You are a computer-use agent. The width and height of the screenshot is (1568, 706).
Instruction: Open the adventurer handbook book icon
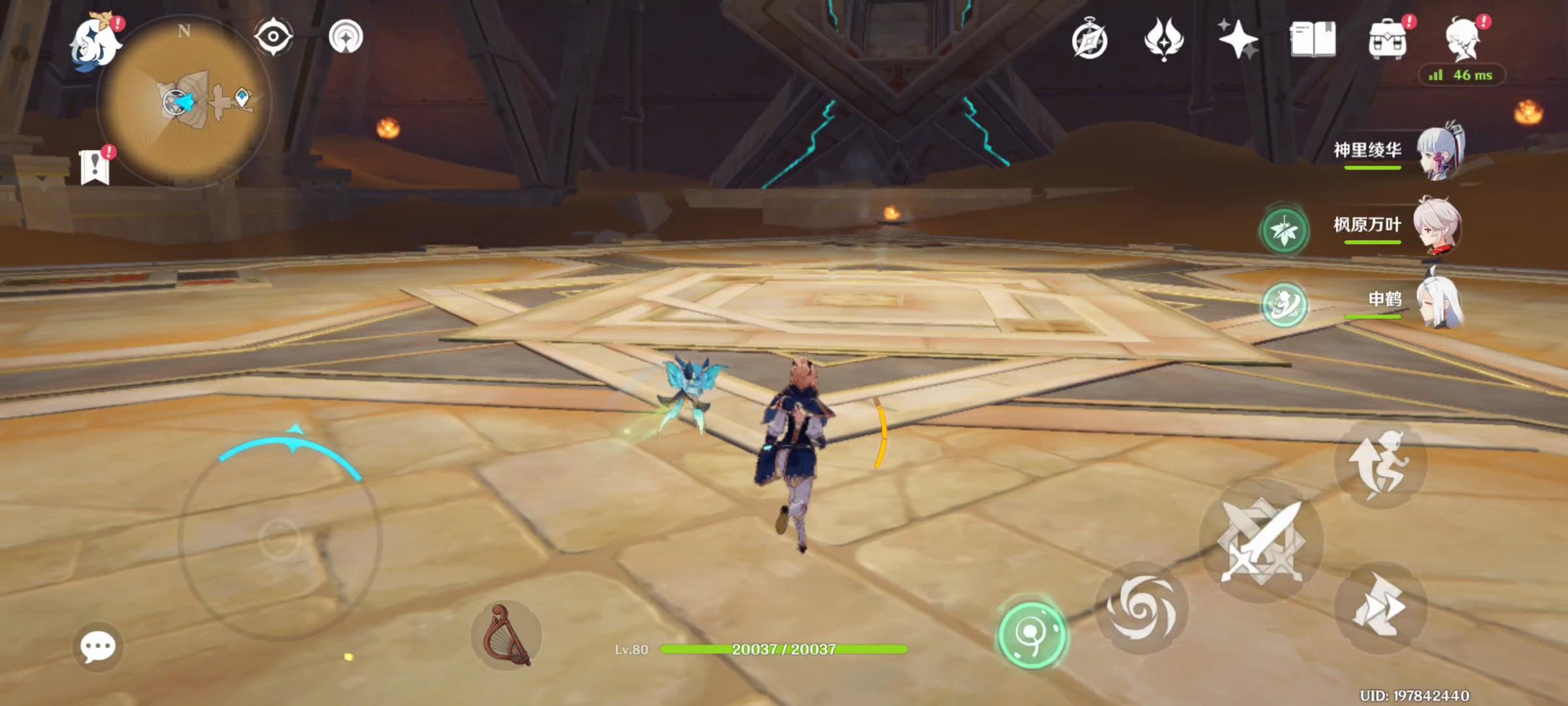[1313, 39]
